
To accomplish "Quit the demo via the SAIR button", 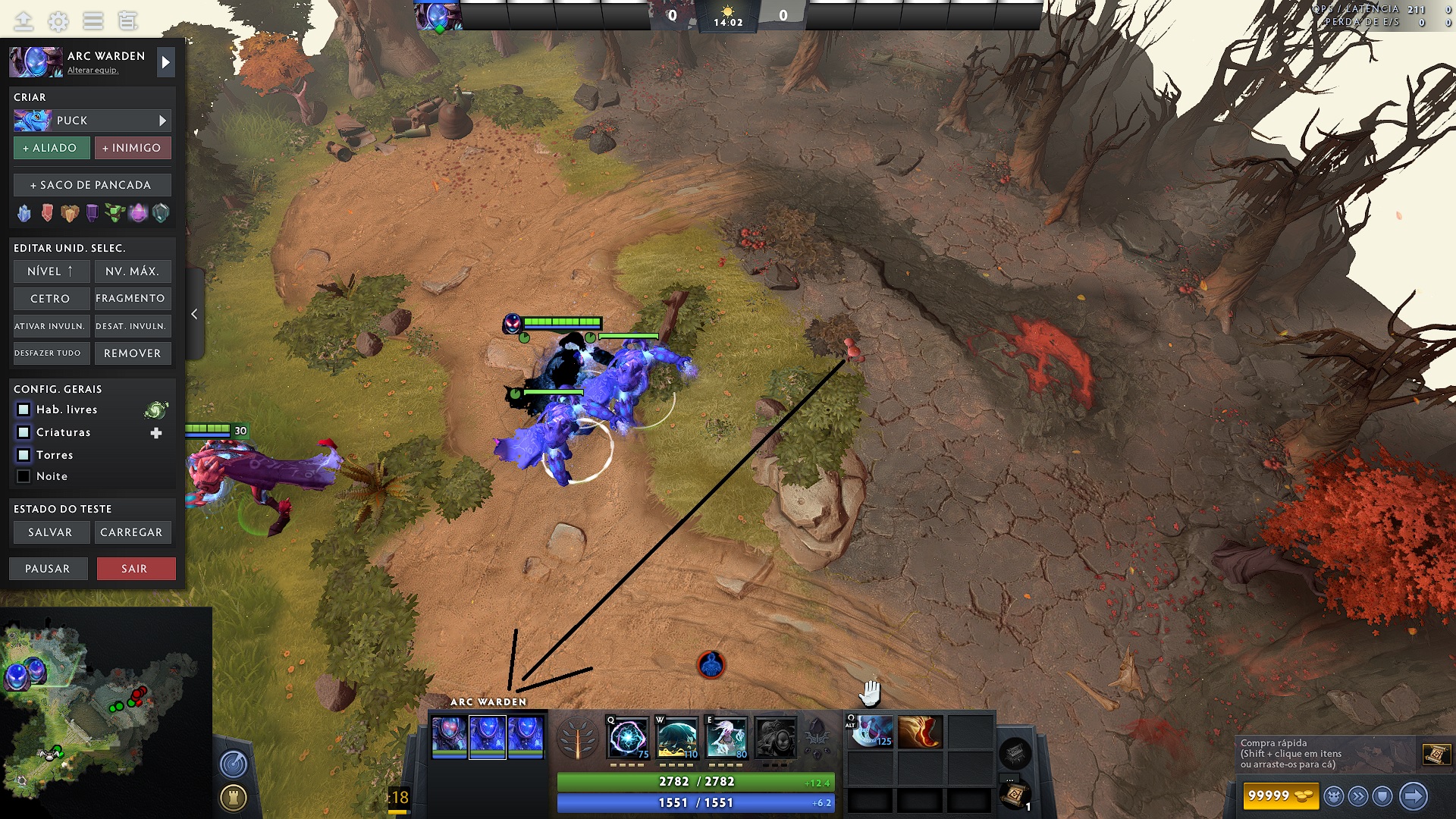I will (x=136, y=568).
